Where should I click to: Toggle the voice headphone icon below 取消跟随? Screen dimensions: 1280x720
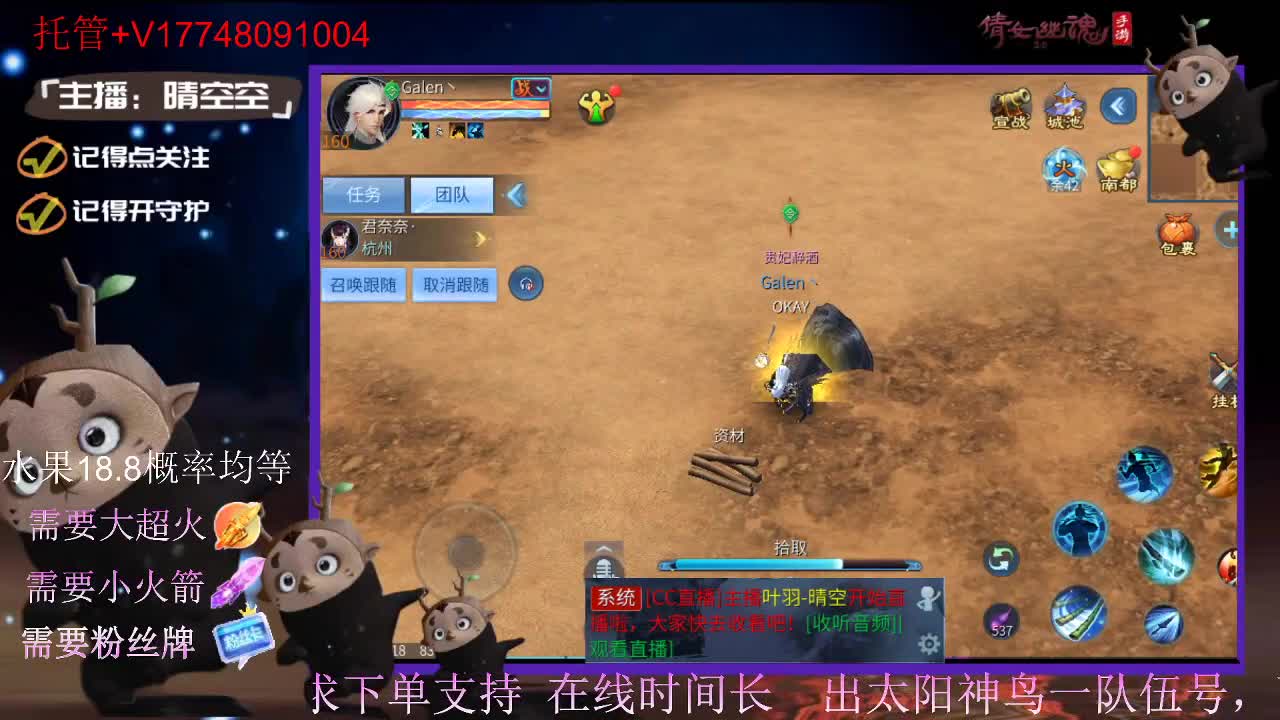coord(527,284)
